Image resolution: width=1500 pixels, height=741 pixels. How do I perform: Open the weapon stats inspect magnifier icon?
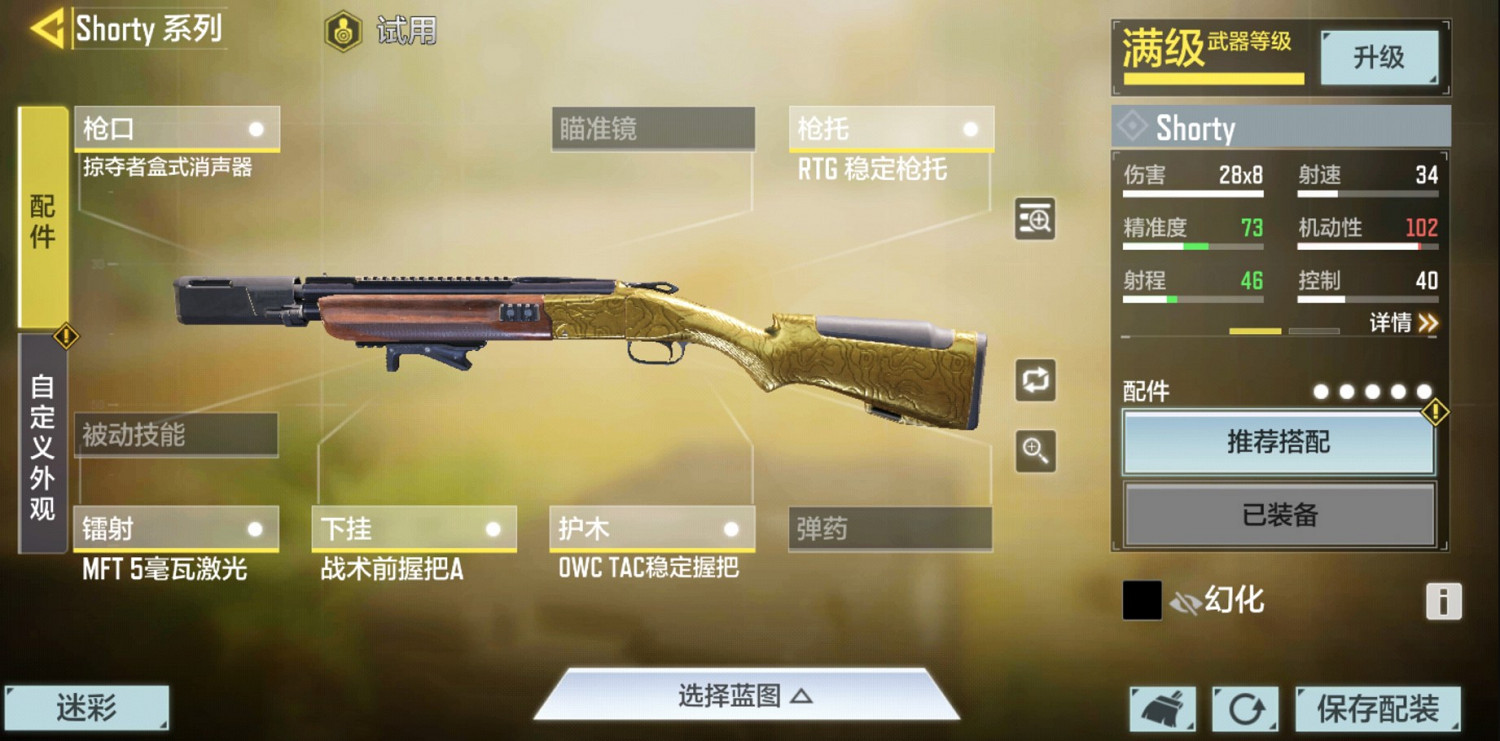click(1034, 219)
